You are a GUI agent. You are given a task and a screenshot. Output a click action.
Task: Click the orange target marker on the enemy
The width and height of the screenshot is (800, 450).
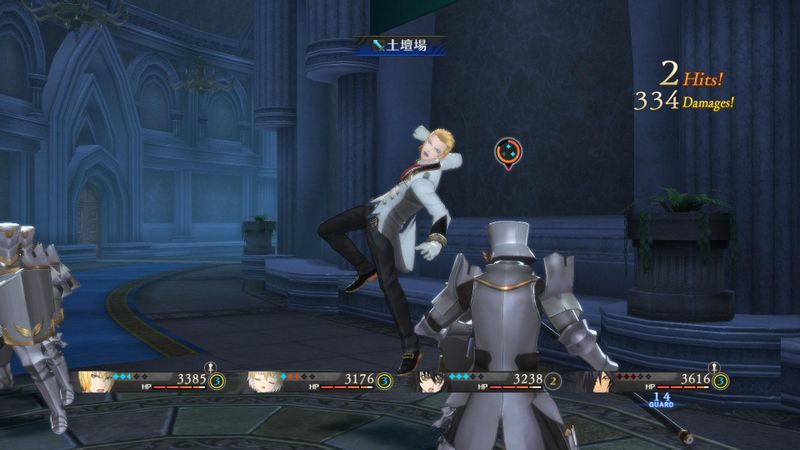[508, 152]
